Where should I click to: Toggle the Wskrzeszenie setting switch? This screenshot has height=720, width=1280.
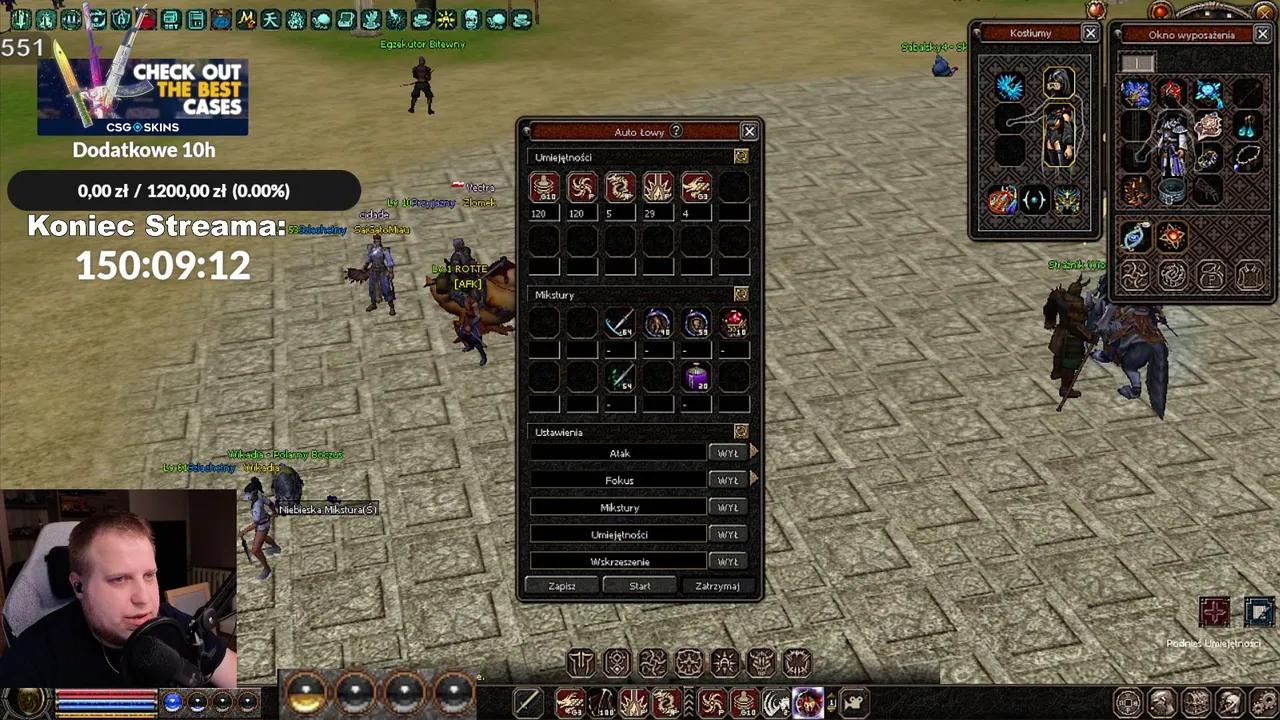727,561
